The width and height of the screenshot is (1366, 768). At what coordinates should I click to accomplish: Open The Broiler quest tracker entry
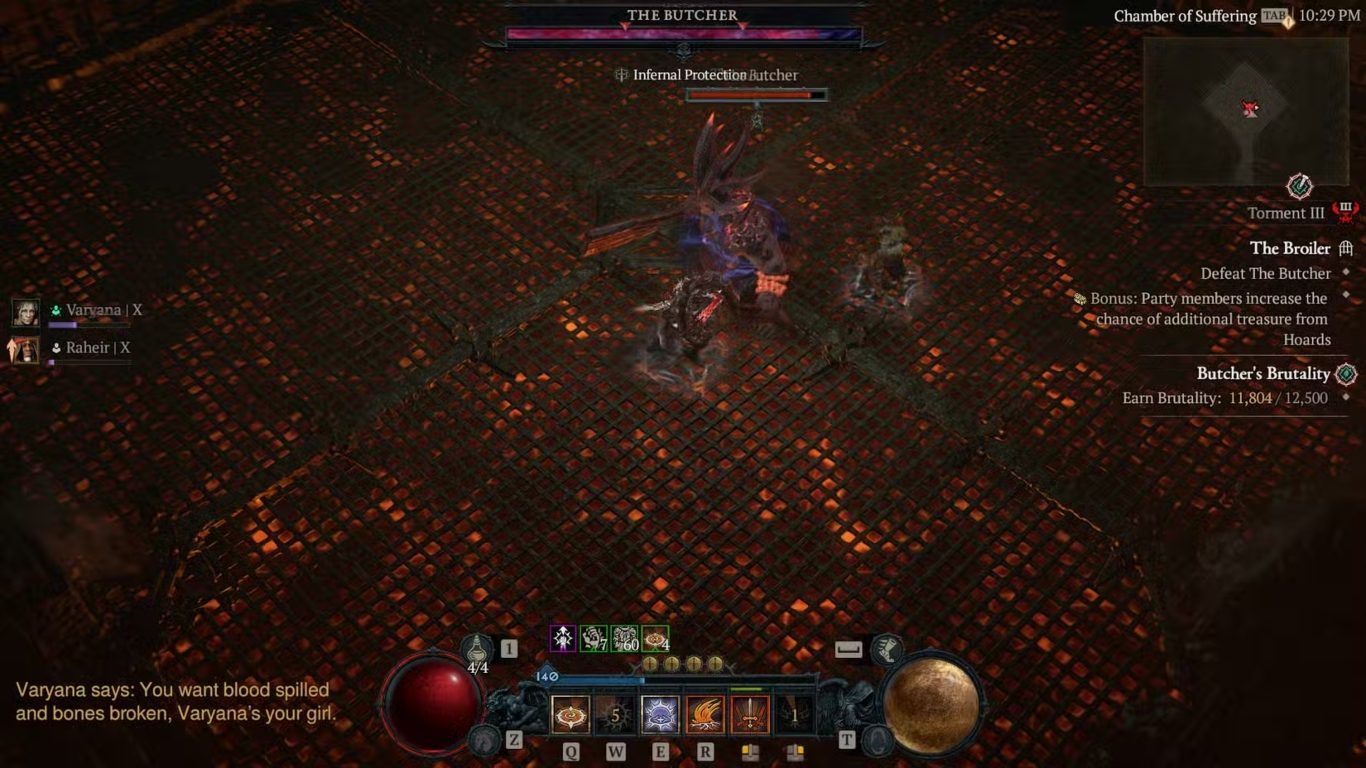click(1290, 248)
